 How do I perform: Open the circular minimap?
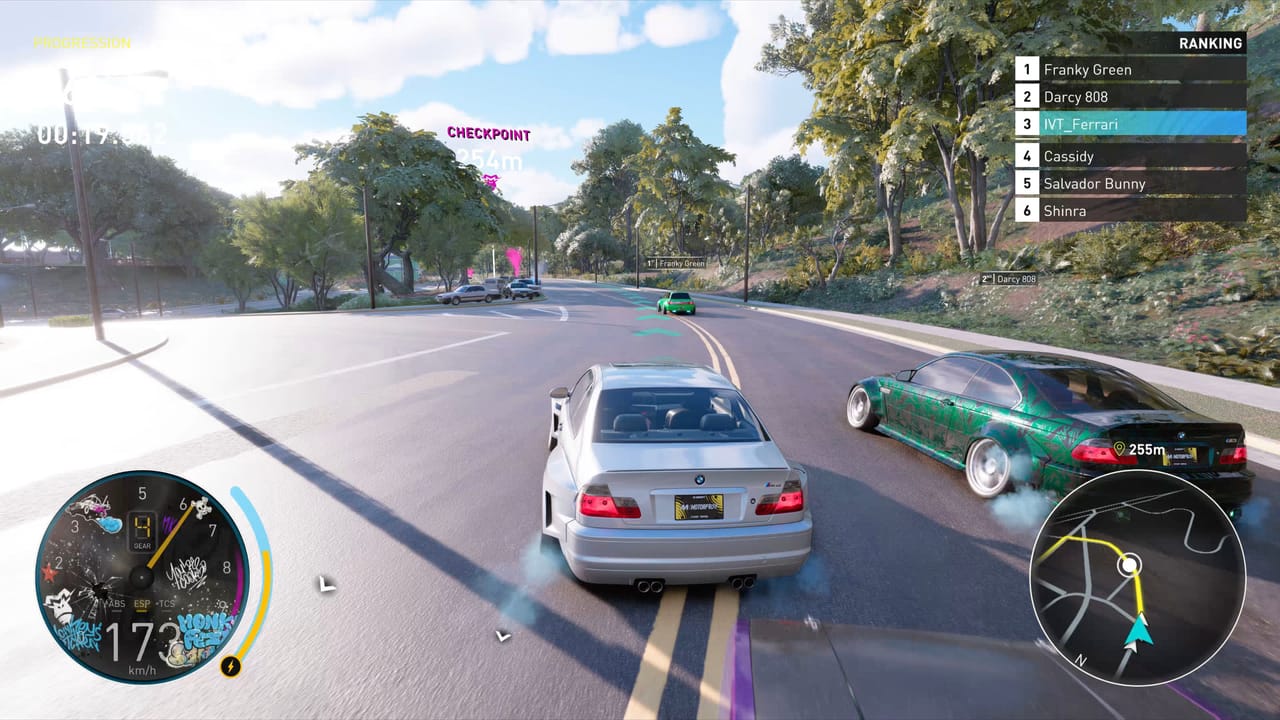(x=1137, y=577)
